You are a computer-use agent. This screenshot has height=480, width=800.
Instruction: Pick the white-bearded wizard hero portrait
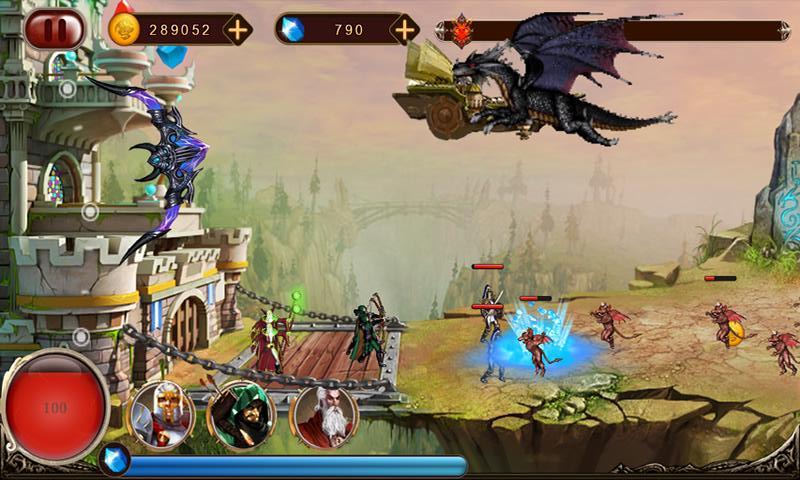point(323,413)
